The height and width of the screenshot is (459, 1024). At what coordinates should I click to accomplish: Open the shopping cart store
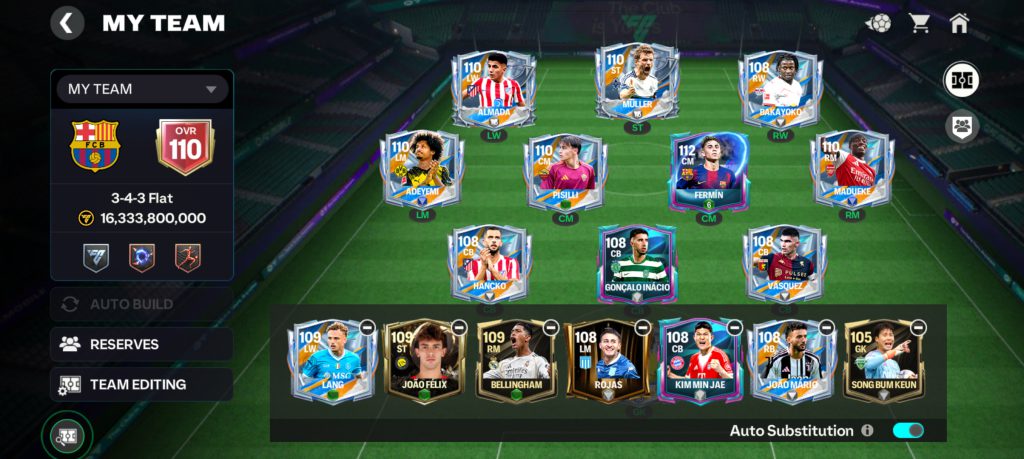(x=919, y=23)
